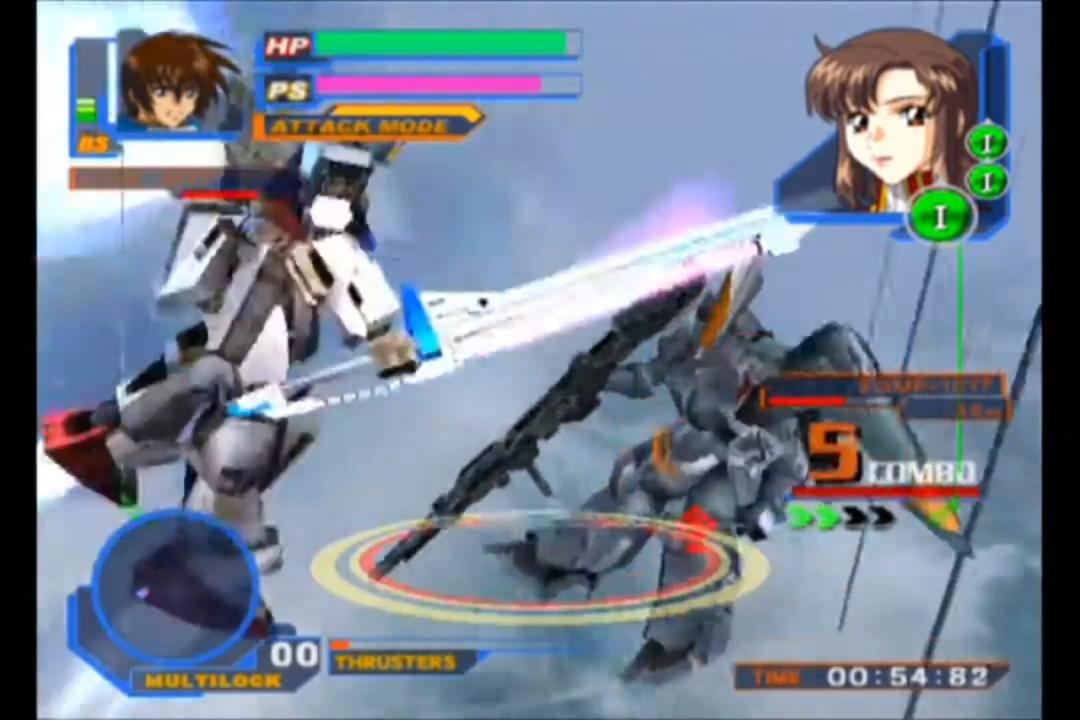Open the circular radar minimap

coord(176,578)
